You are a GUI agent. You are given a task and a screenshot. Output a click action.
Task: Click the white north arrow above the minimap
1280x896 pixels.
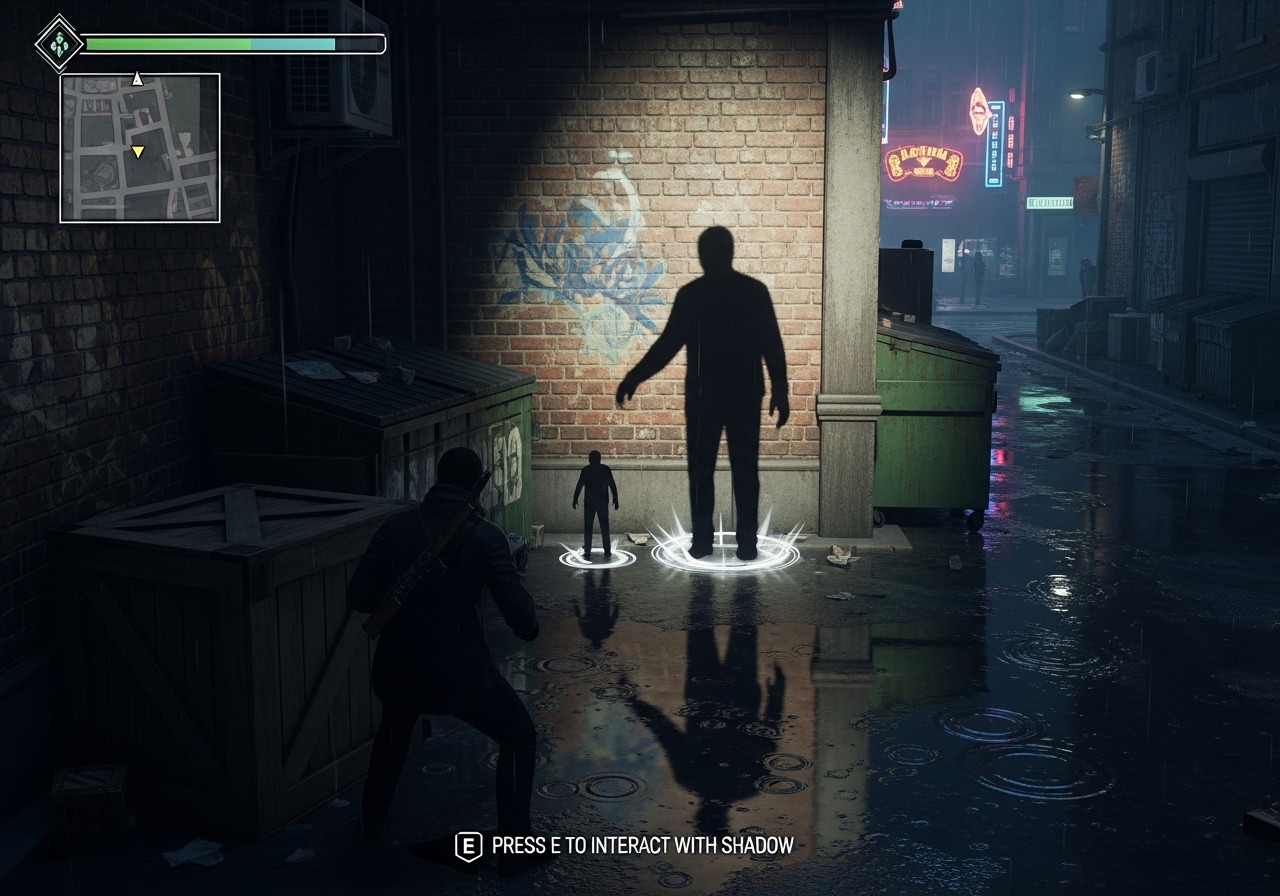pyautogui.click(x=138, y=79)
